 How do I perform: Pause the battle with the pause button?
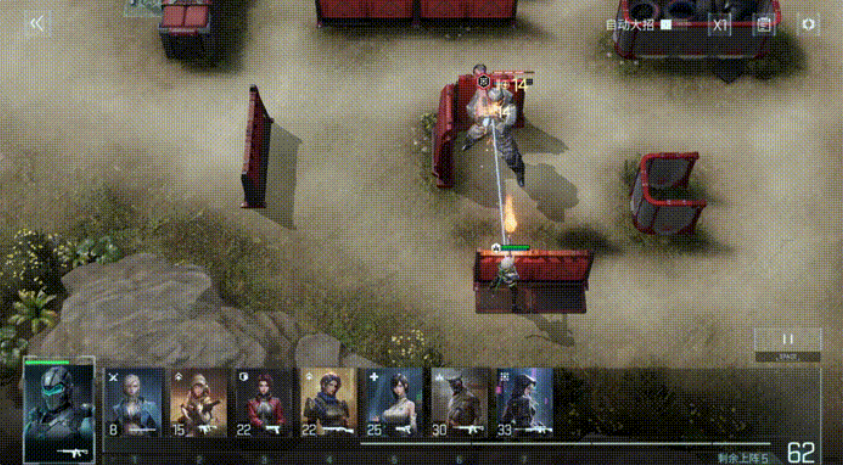click(786, 339)
